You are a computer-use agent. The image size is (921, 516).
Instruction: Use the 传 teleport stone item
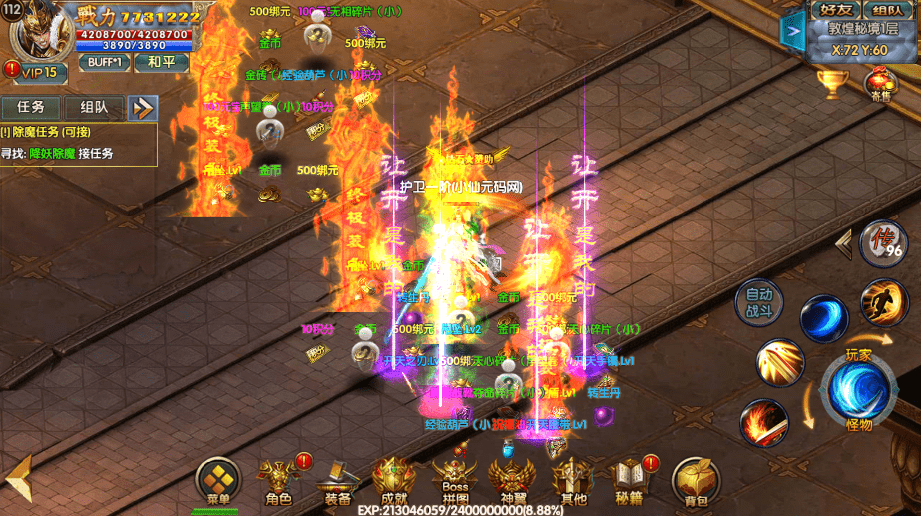point(880,243)
